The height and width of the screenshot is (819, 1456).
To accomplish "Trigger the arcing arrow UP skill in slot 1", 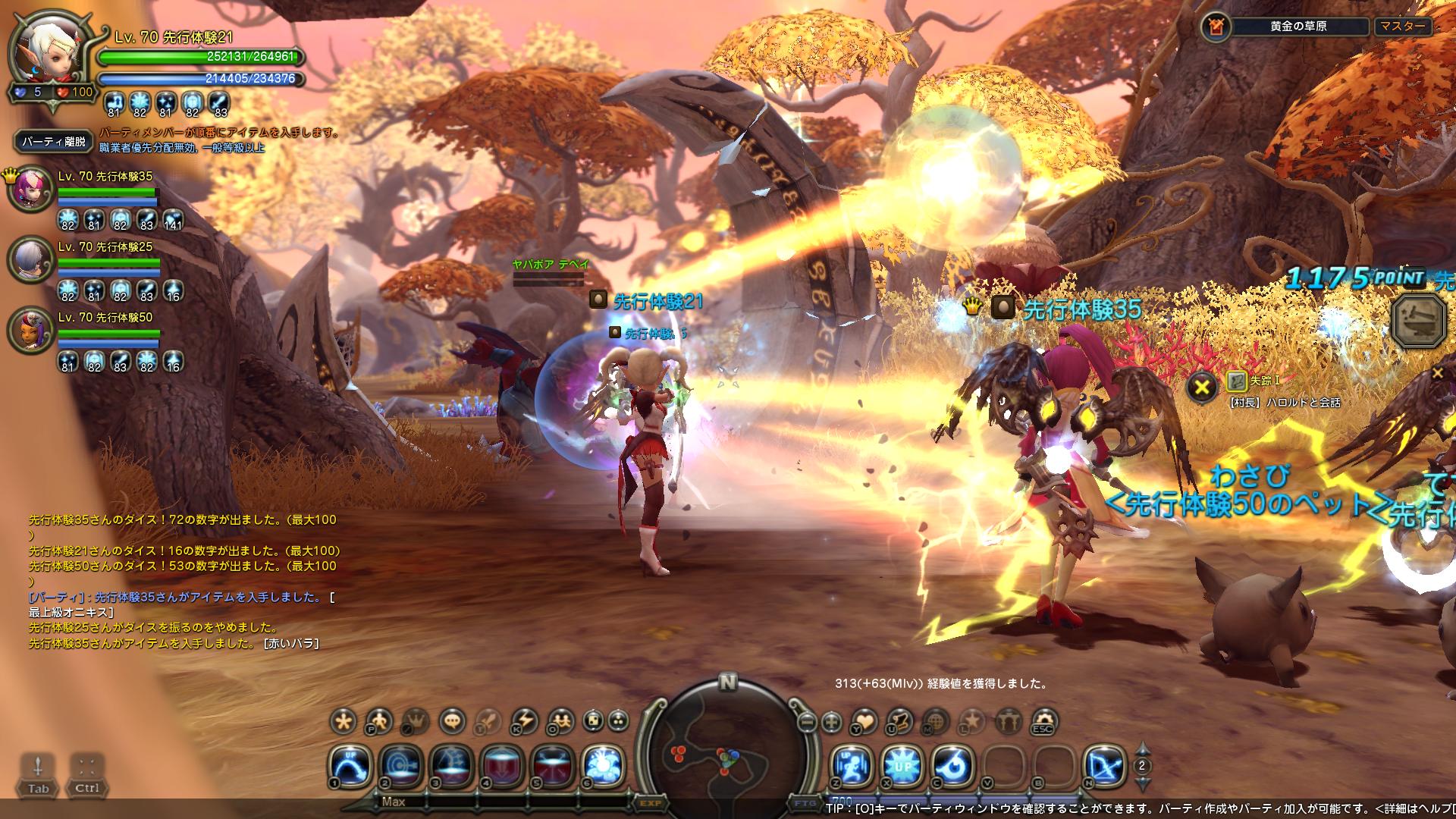I will (350, 765).
